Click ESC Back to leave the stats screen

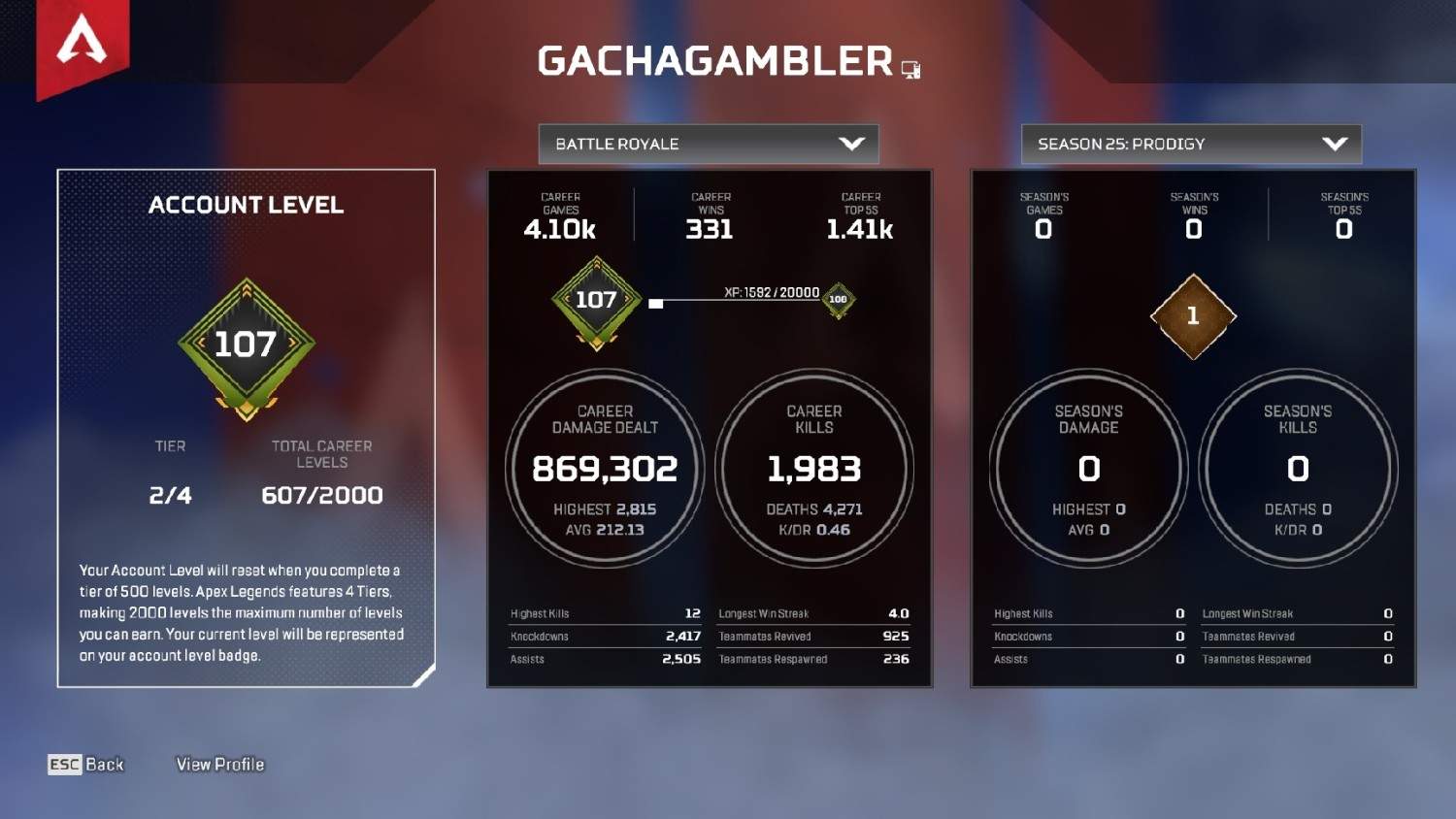[x=85, y=765]
